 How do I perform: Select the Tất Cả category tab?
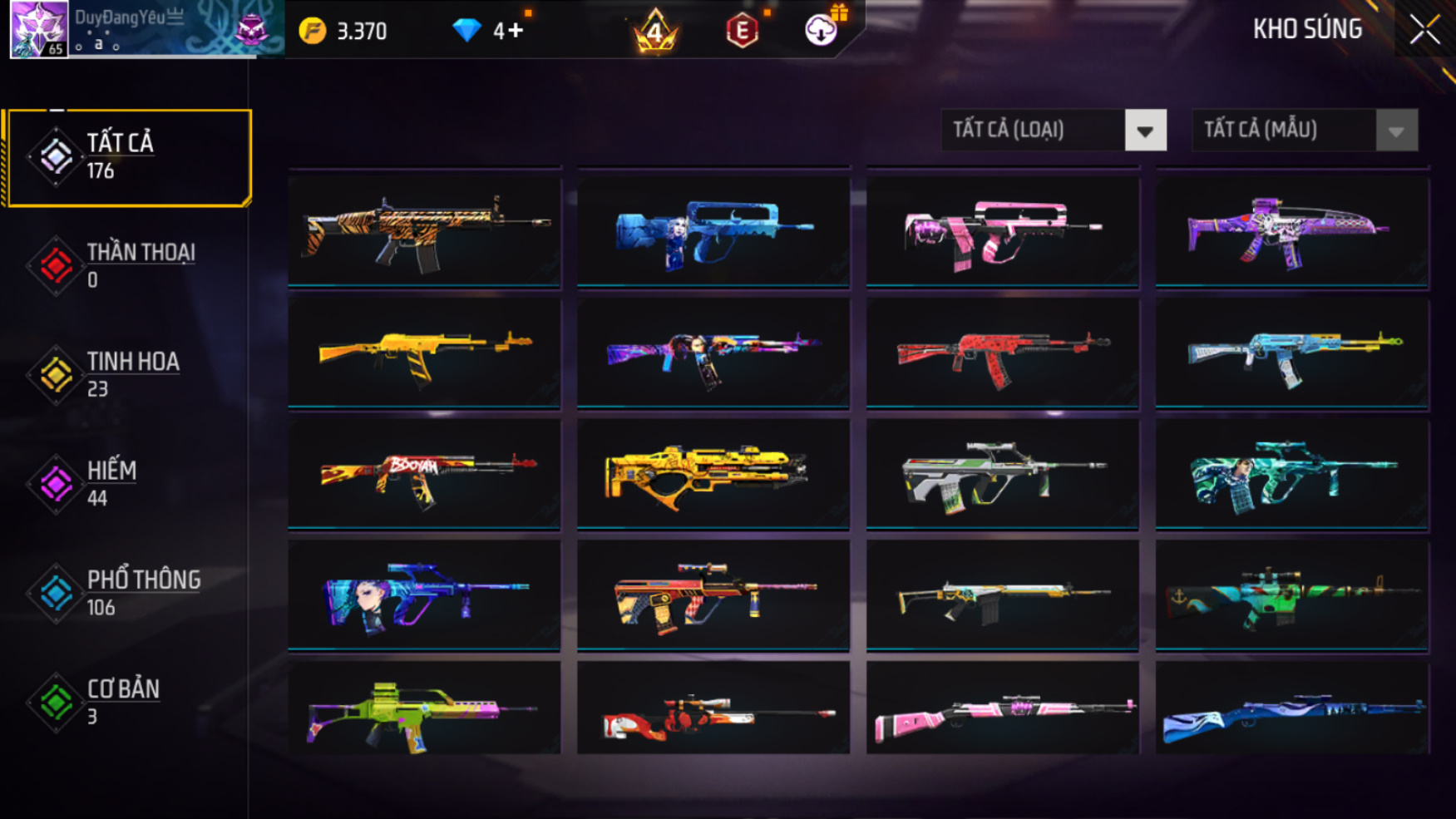127,157
